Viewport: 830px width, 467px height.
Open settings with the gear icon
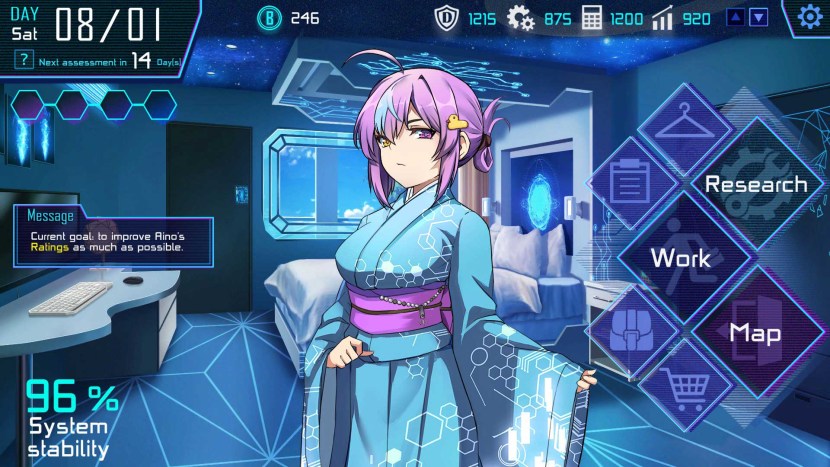[x=809, y=17]
